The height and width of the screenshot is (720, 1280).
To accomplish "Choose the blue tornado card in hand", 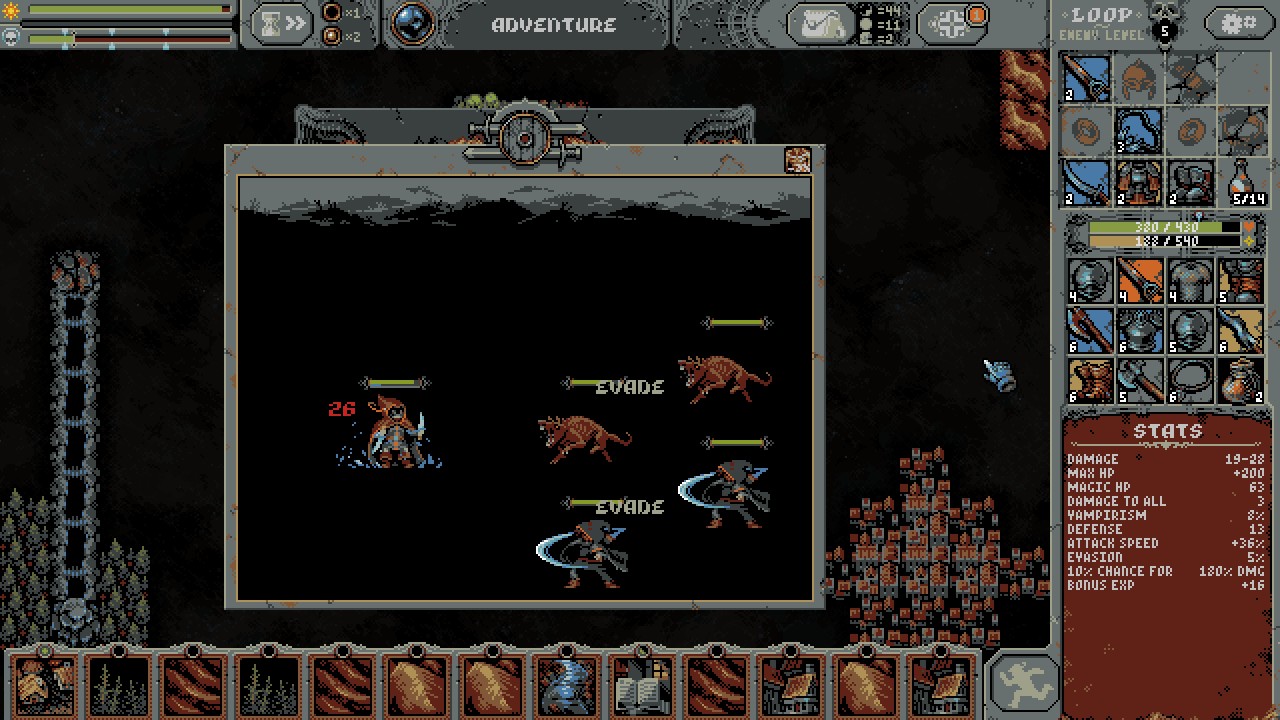I will 566,685.
